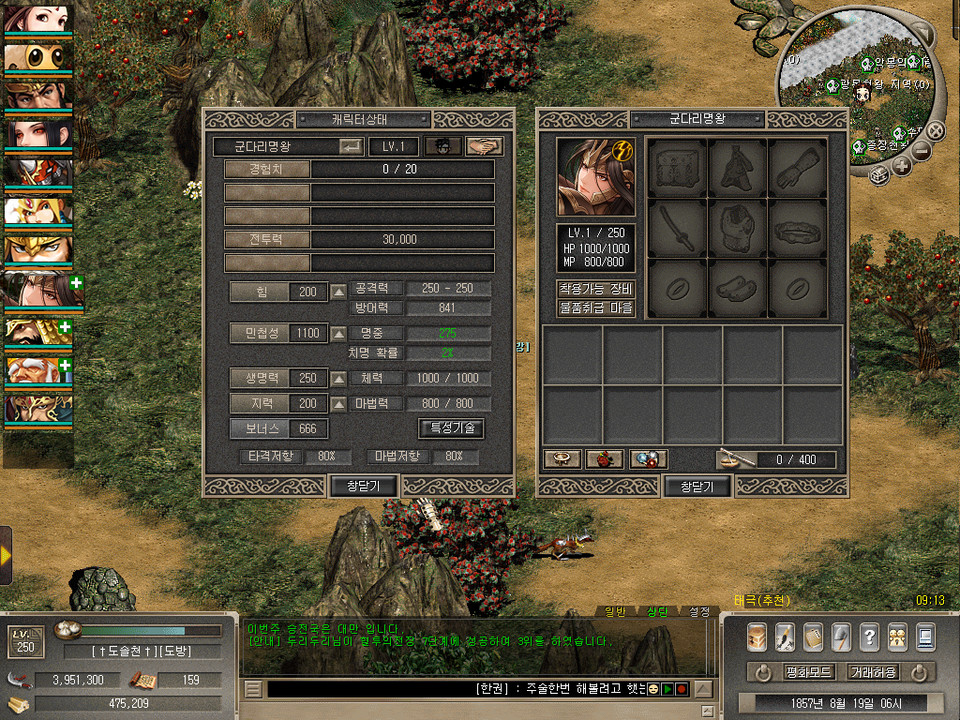The image size is (960, 720).
Task: Open the question mark help icon
Action: (869, 636)
